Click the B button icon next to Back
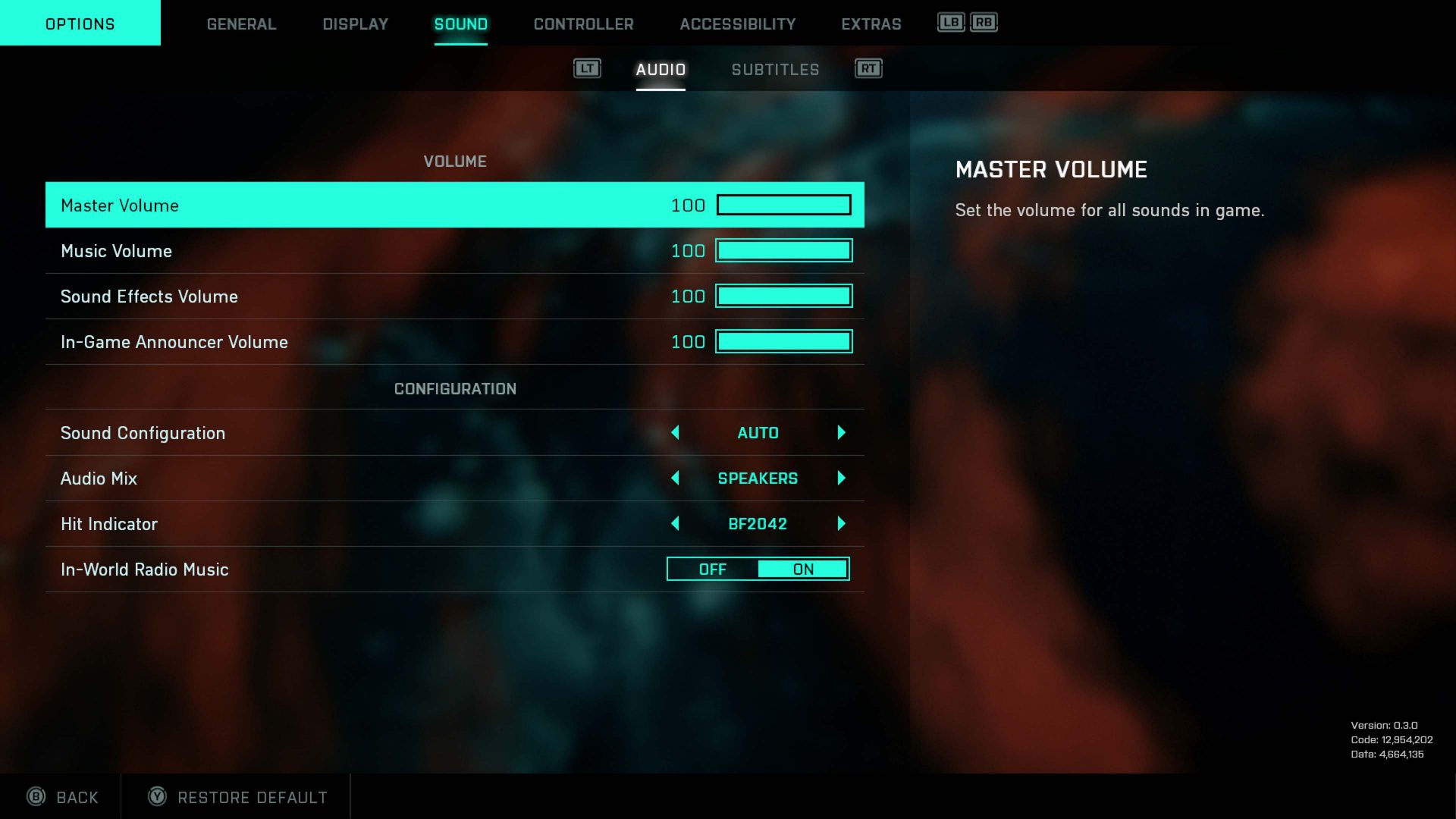Viewport: 1456px width, 819px height. pos(36,797)
